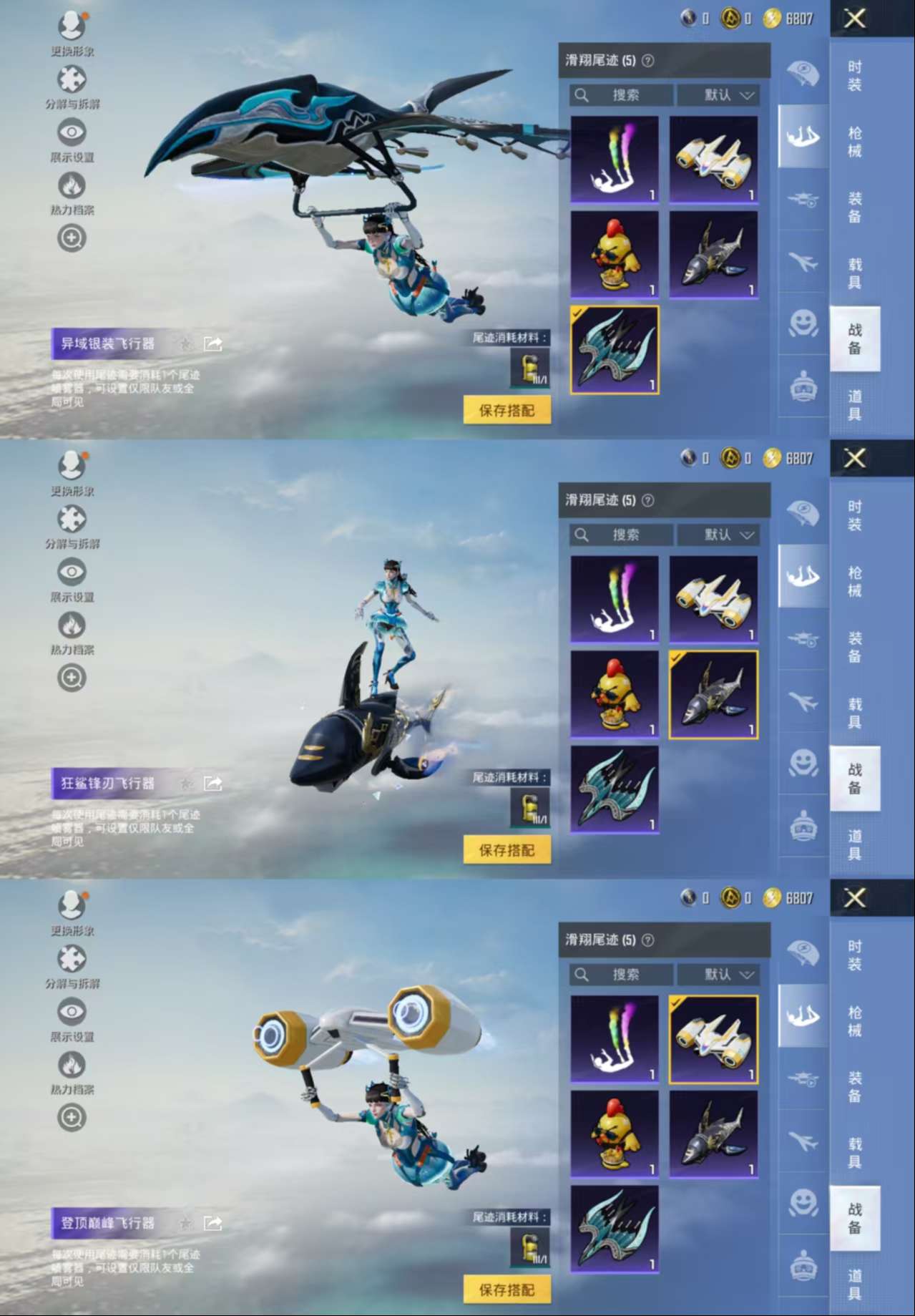Close the 异域银装飞行器 screen with the X
Image resolution: width=915 pixels, height=1316 pixels.
click(855, 19)
